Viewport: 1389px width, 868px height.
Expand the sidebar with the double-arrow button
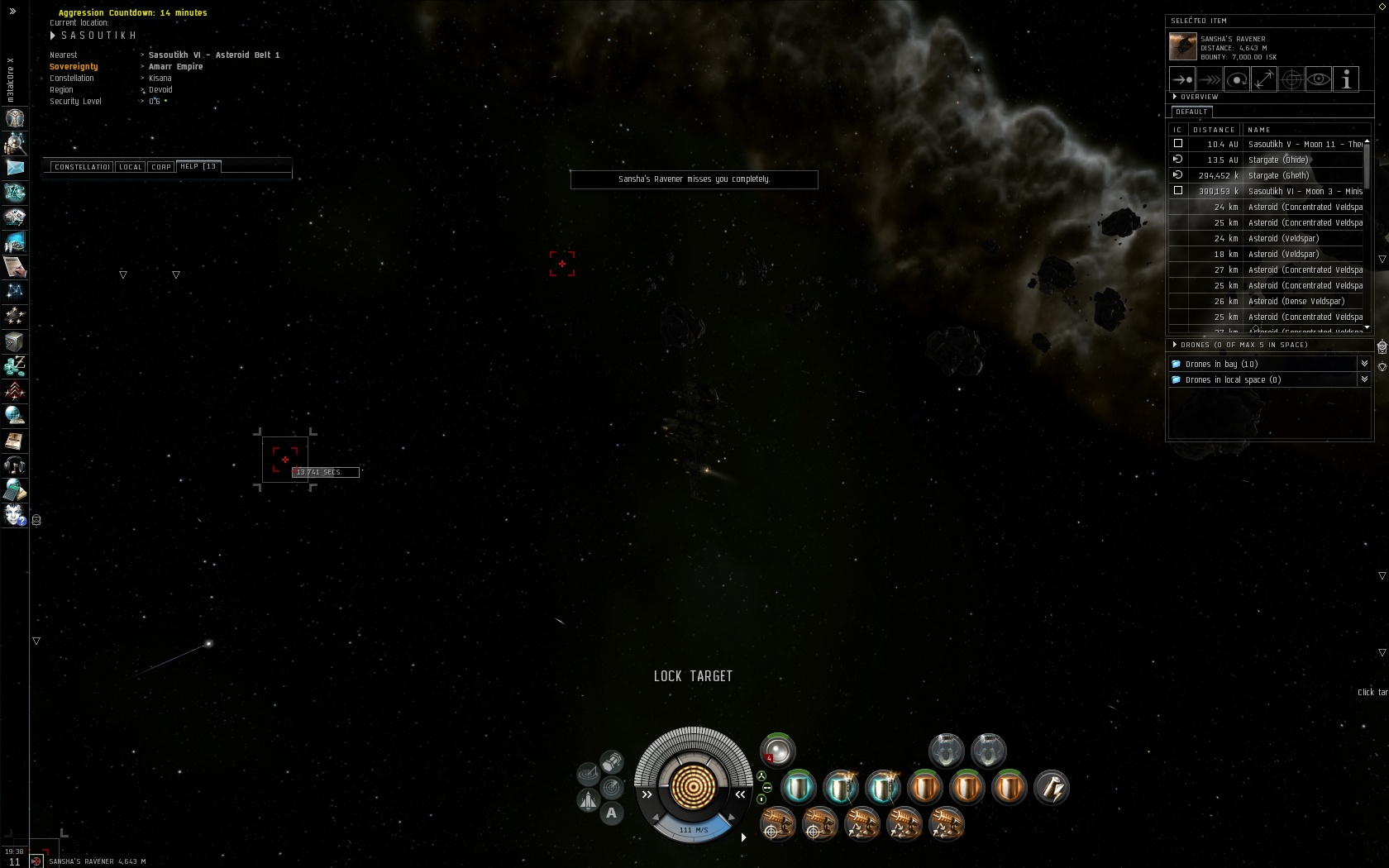12,11
